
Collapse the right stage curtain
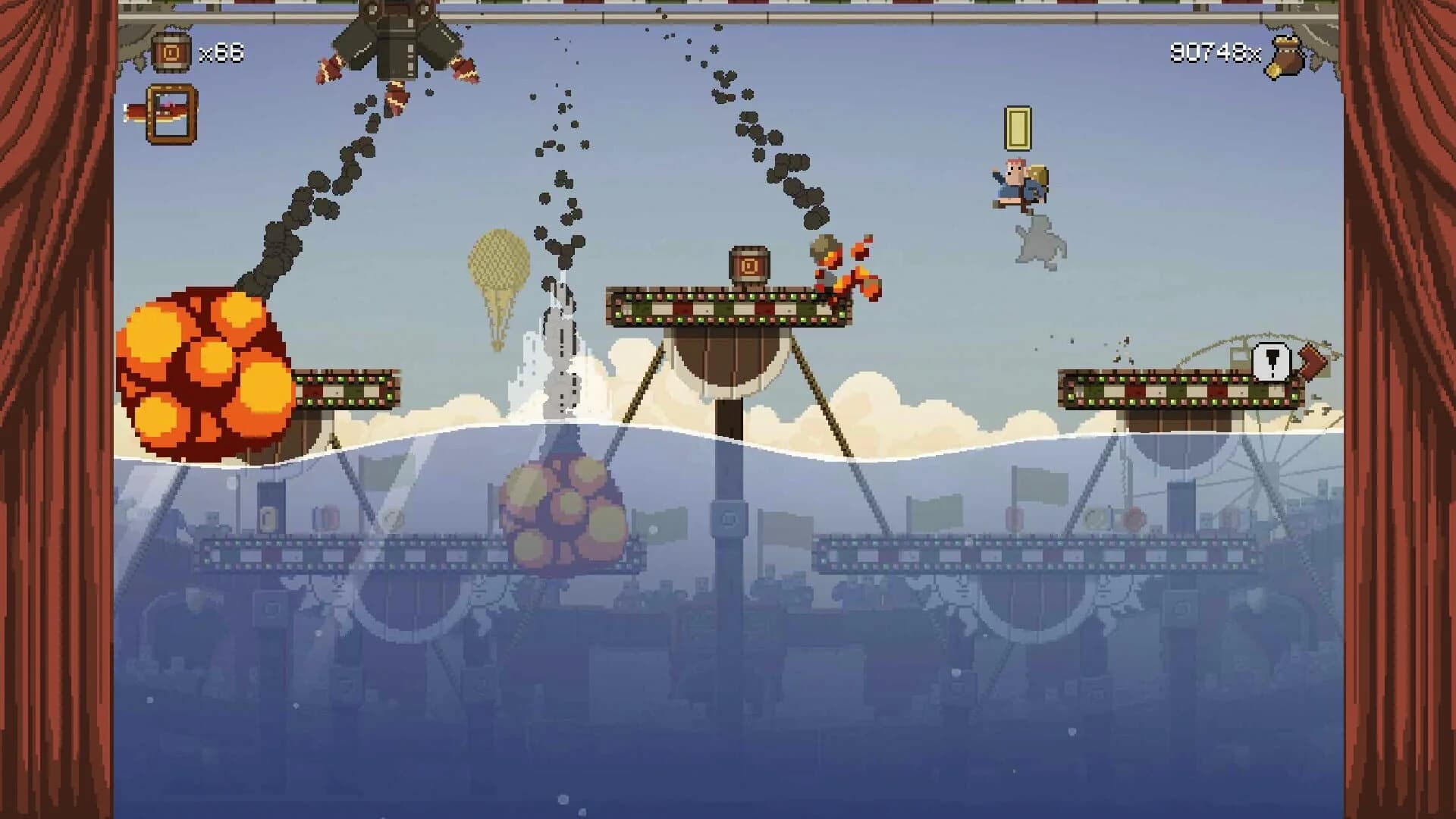(x=1399, y=409)
